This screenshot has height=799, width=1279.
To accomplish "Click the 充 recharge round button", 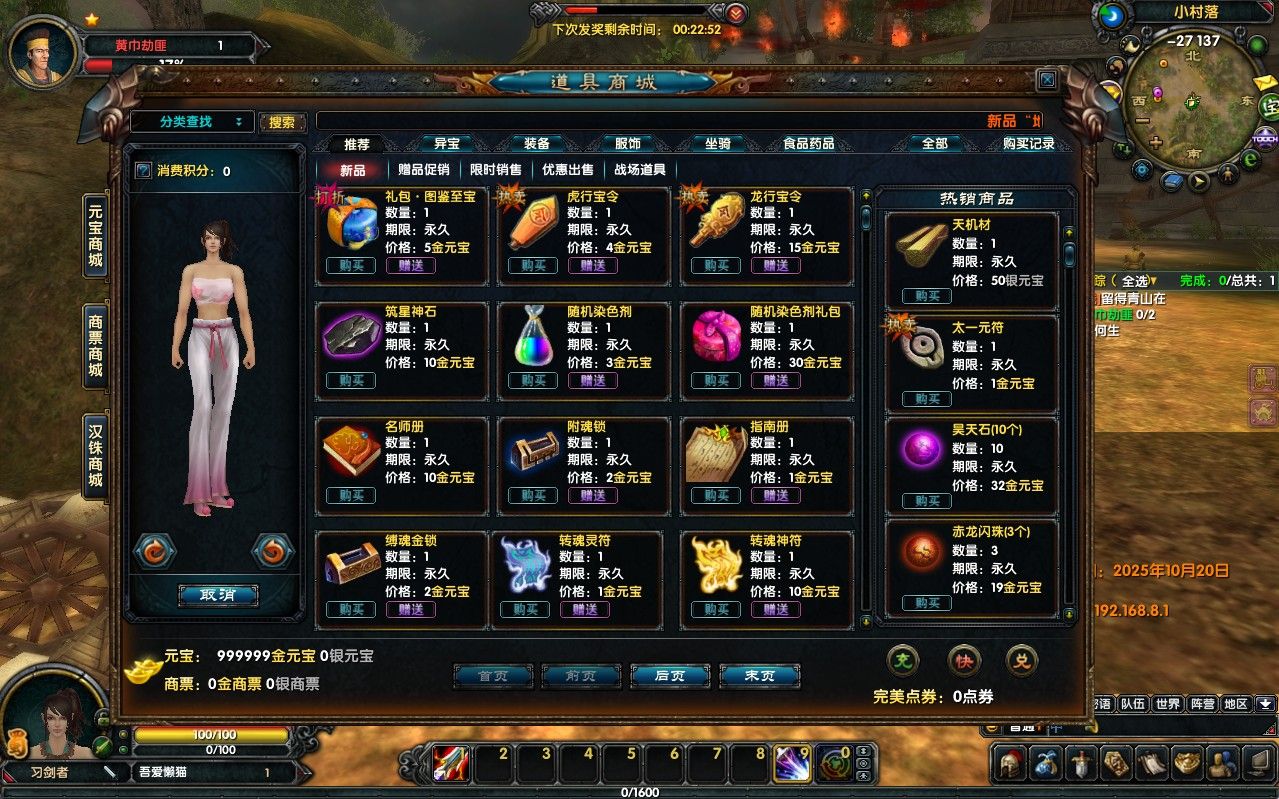I will (903, 660).
